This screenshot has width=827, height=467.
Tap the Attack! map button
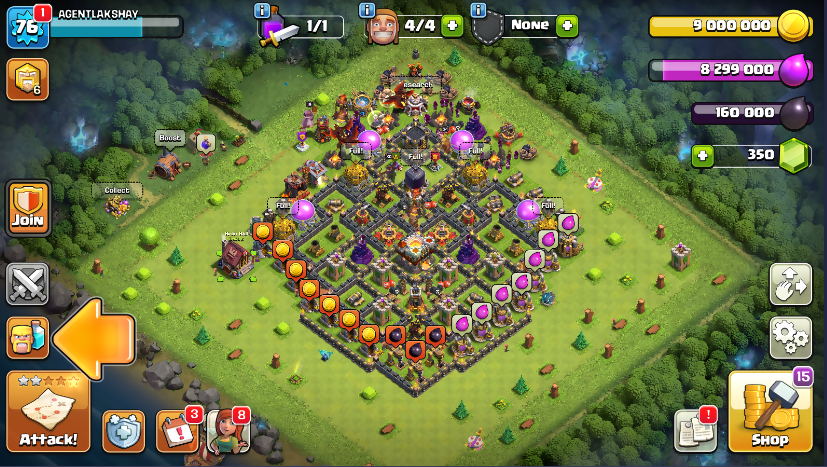(x=47, y=411)
